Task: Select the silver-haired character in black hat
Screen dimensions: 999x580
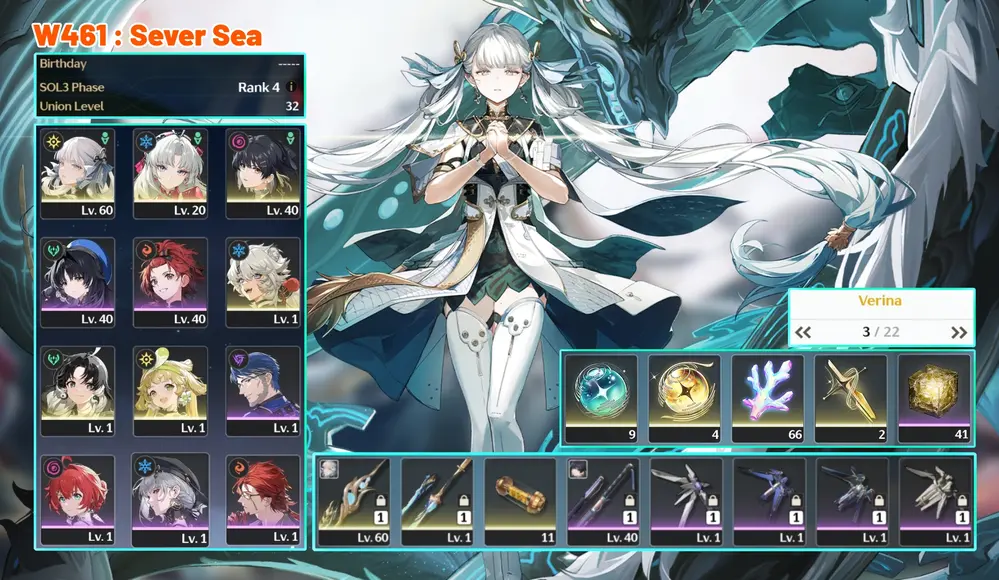Action: pyautogui.click(x=170, y=499)
